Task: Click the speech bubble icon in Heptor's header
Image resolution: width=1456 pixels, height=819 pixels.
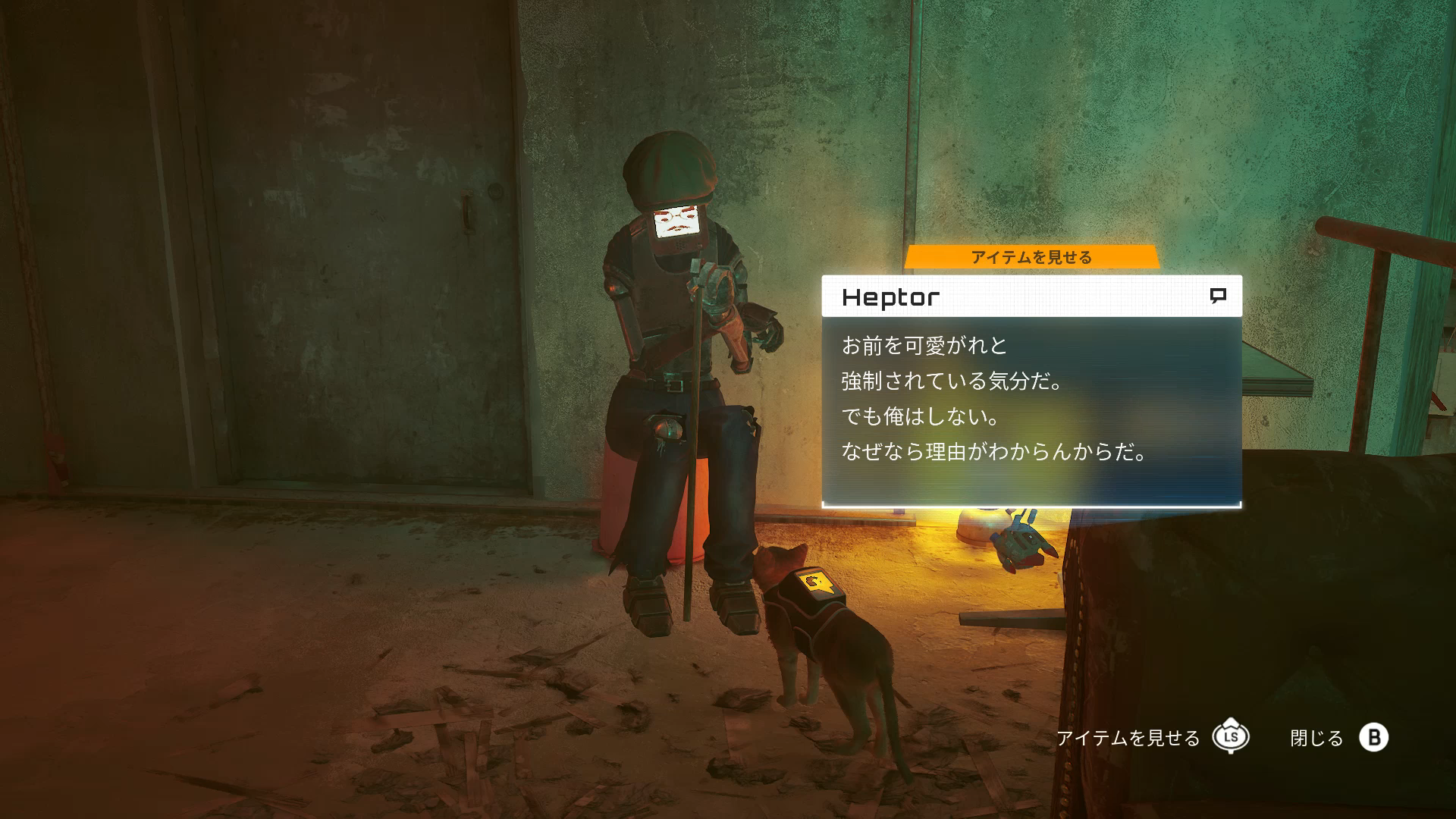Action: click(x=1218, y=296)
